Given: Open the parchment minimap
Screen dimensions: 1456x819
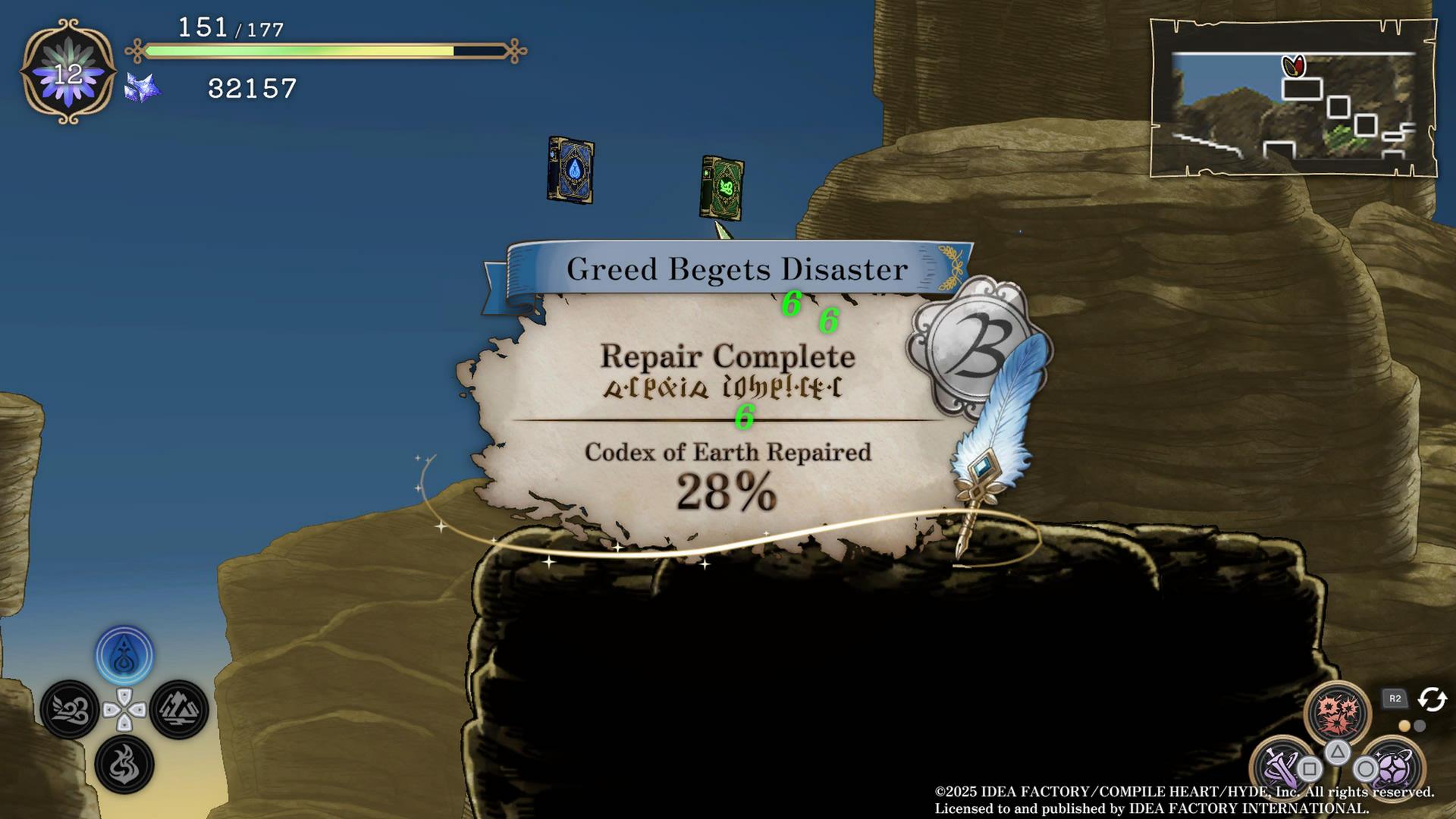Looking at the screenshot, I should (1293, 99).
